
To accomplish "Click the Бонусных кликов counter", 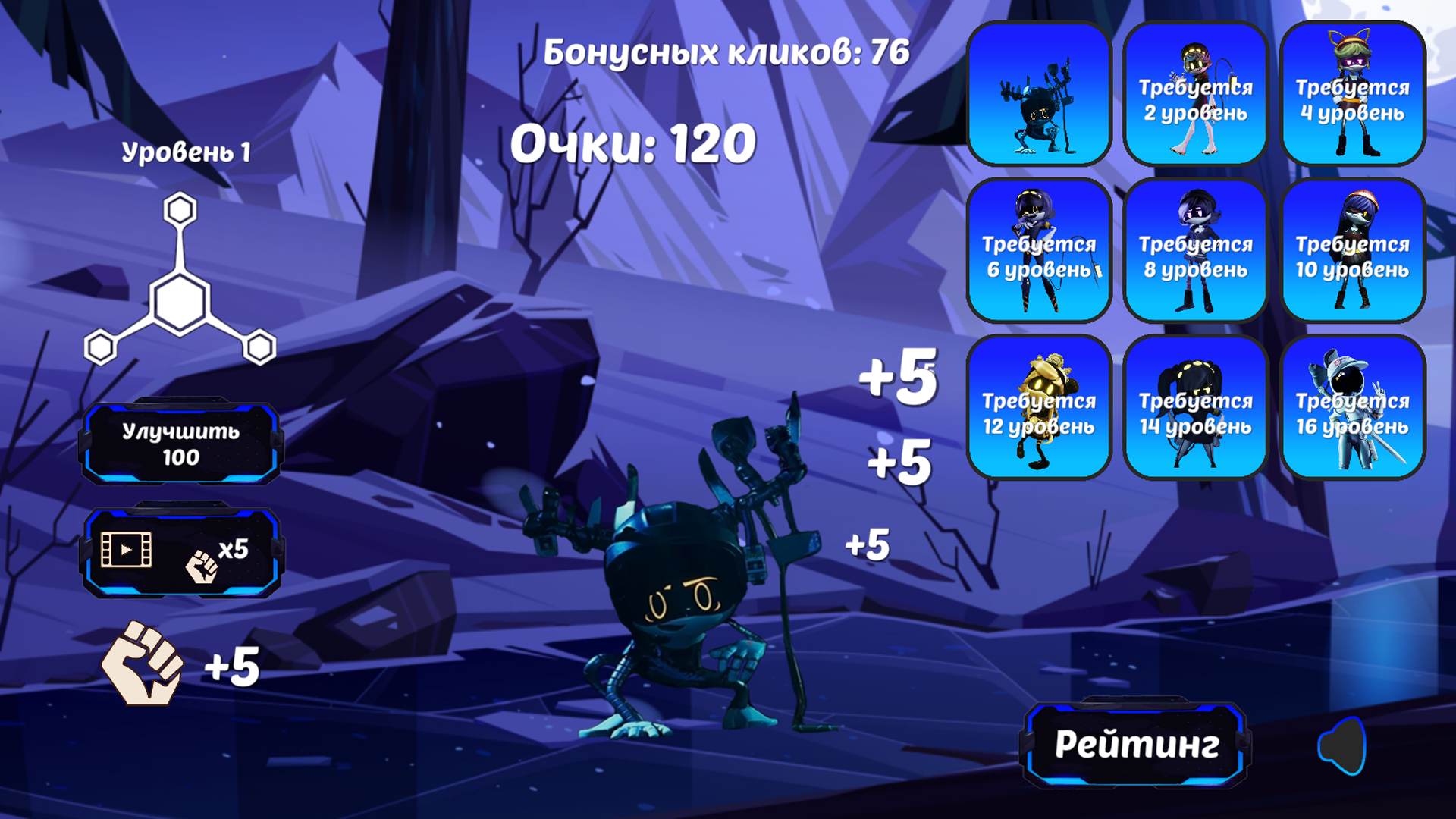I will 724,52.
